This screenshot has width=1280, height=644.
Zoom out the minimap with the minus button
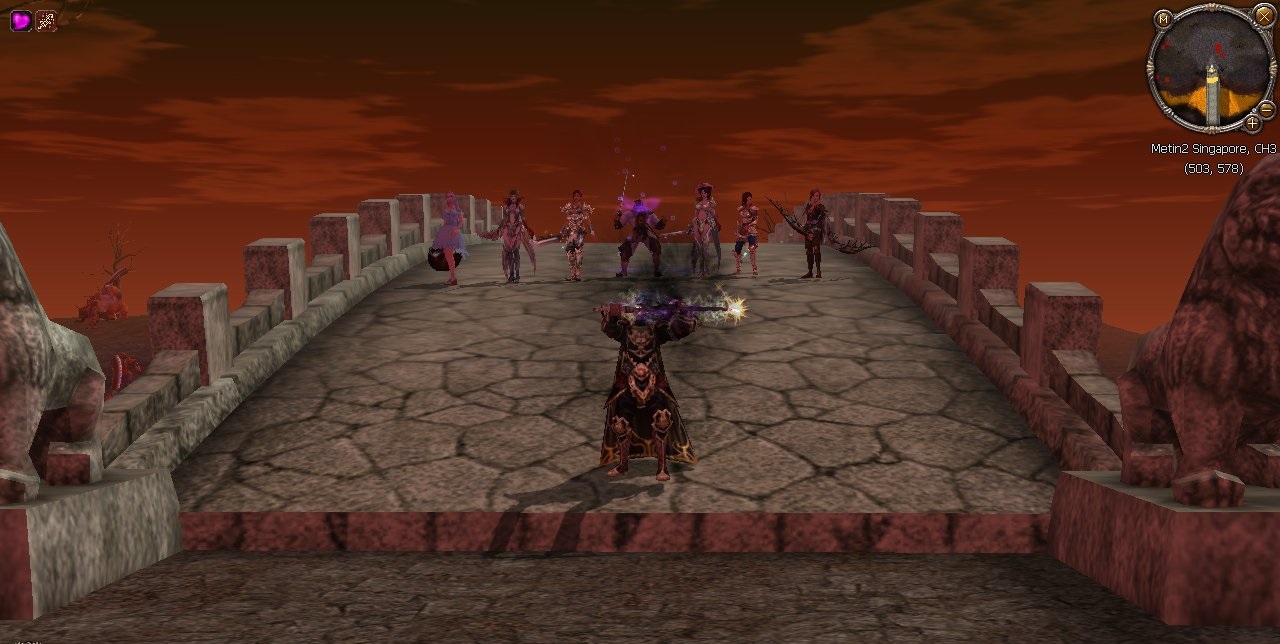click(1266, 109)
